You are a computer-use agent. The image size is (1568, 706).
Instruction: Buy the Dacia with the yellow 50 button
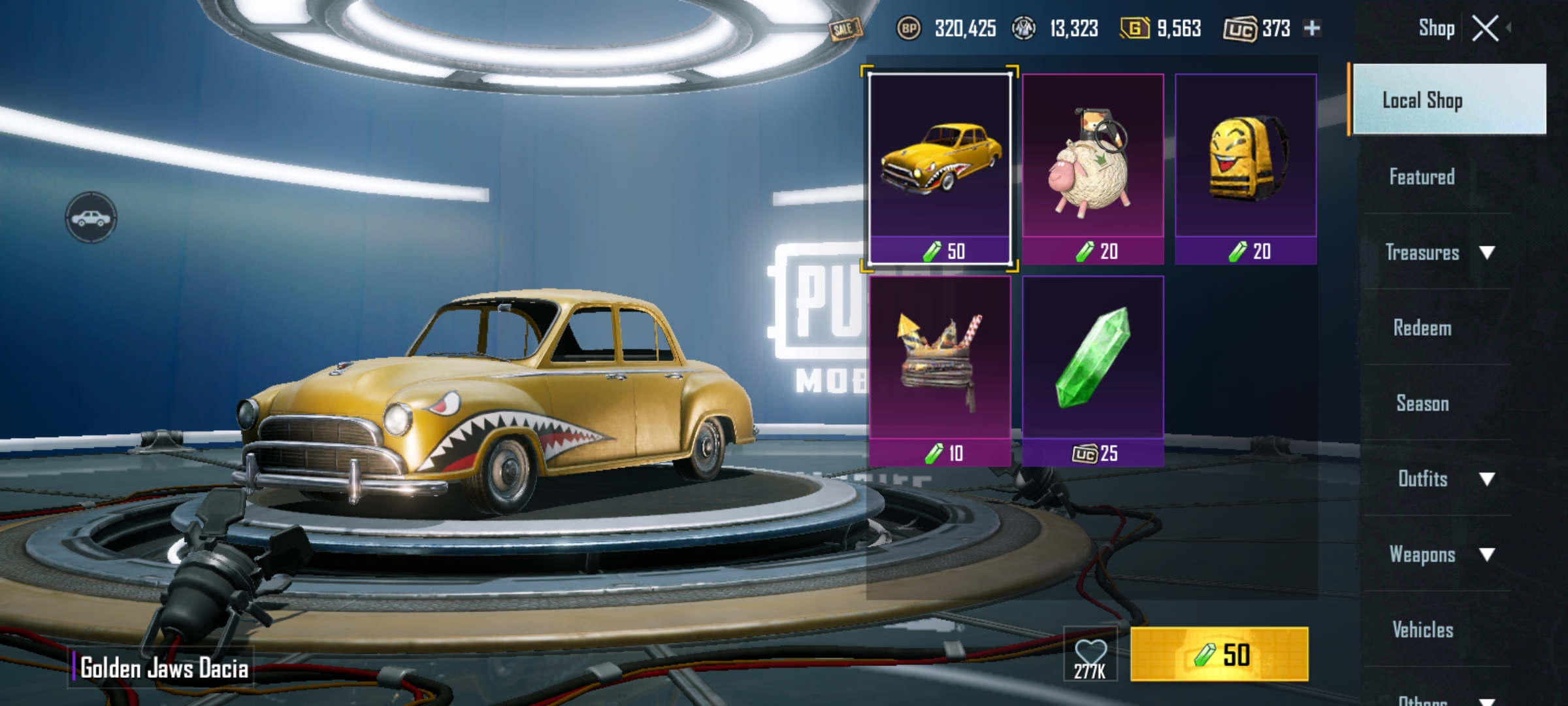(1219, 654)
